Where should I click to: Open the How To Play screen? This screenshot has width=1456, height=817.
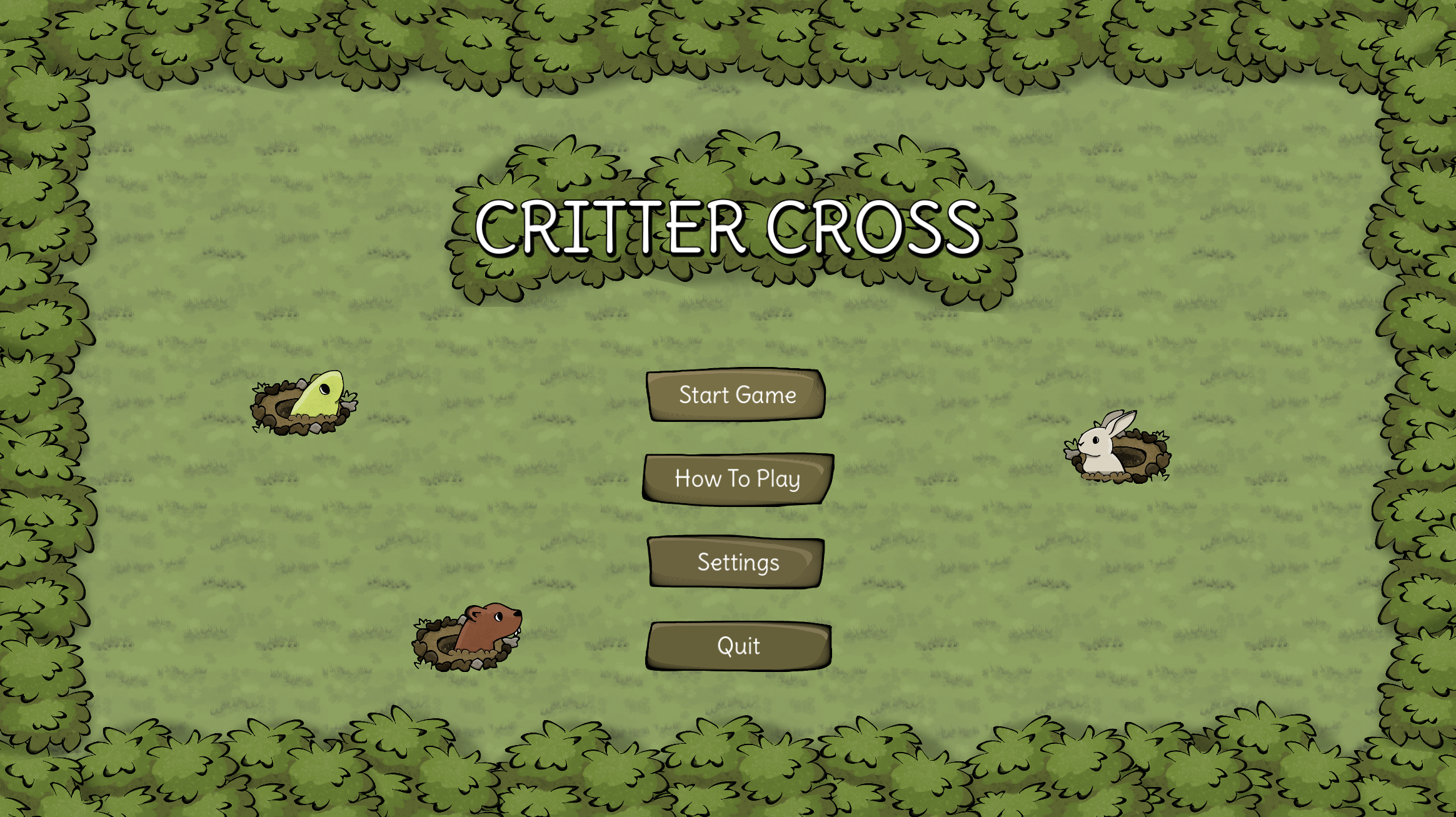pos(738,479)
